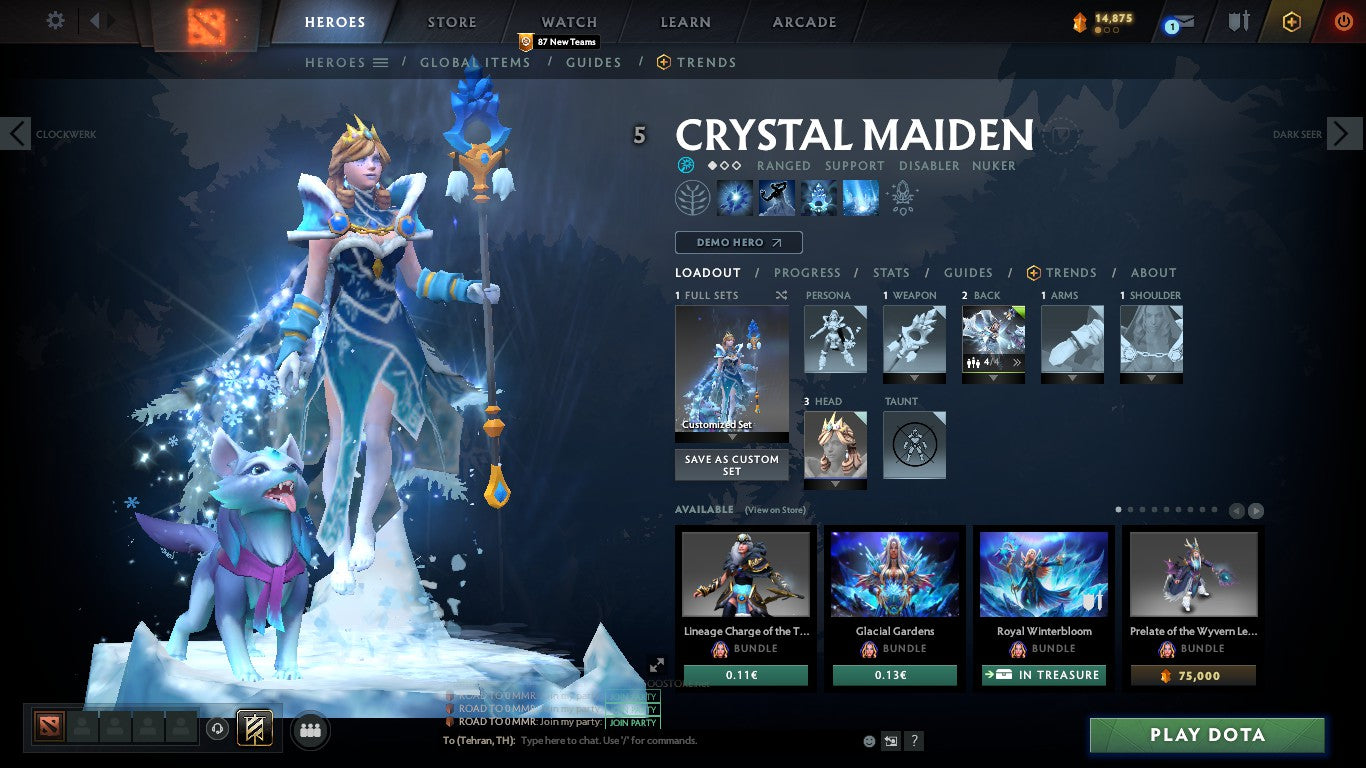Click the power button to exit the game
Screen dimensions: 1366x768
point(1343,21)
